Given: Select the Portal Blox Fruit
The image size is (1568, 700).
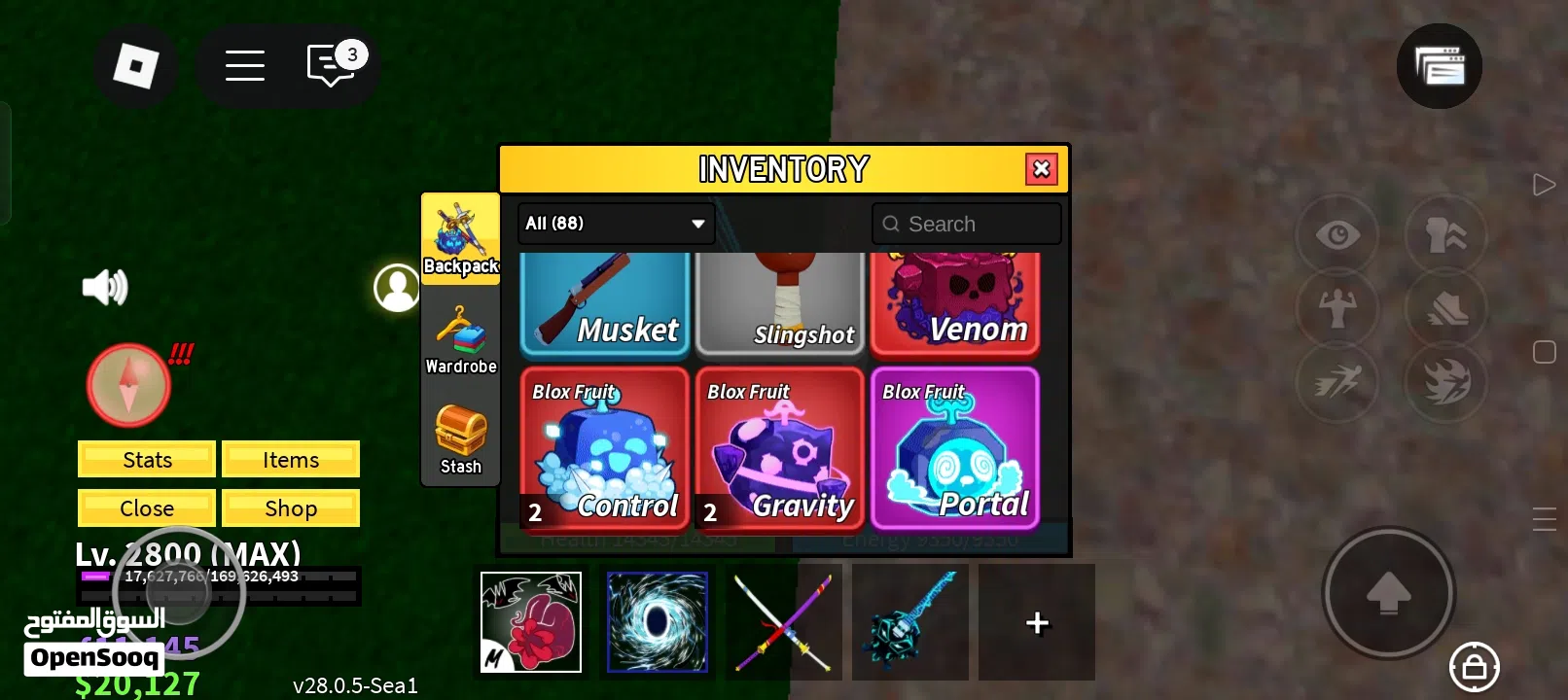Looking at the screenshot, I should click(954, 447).
